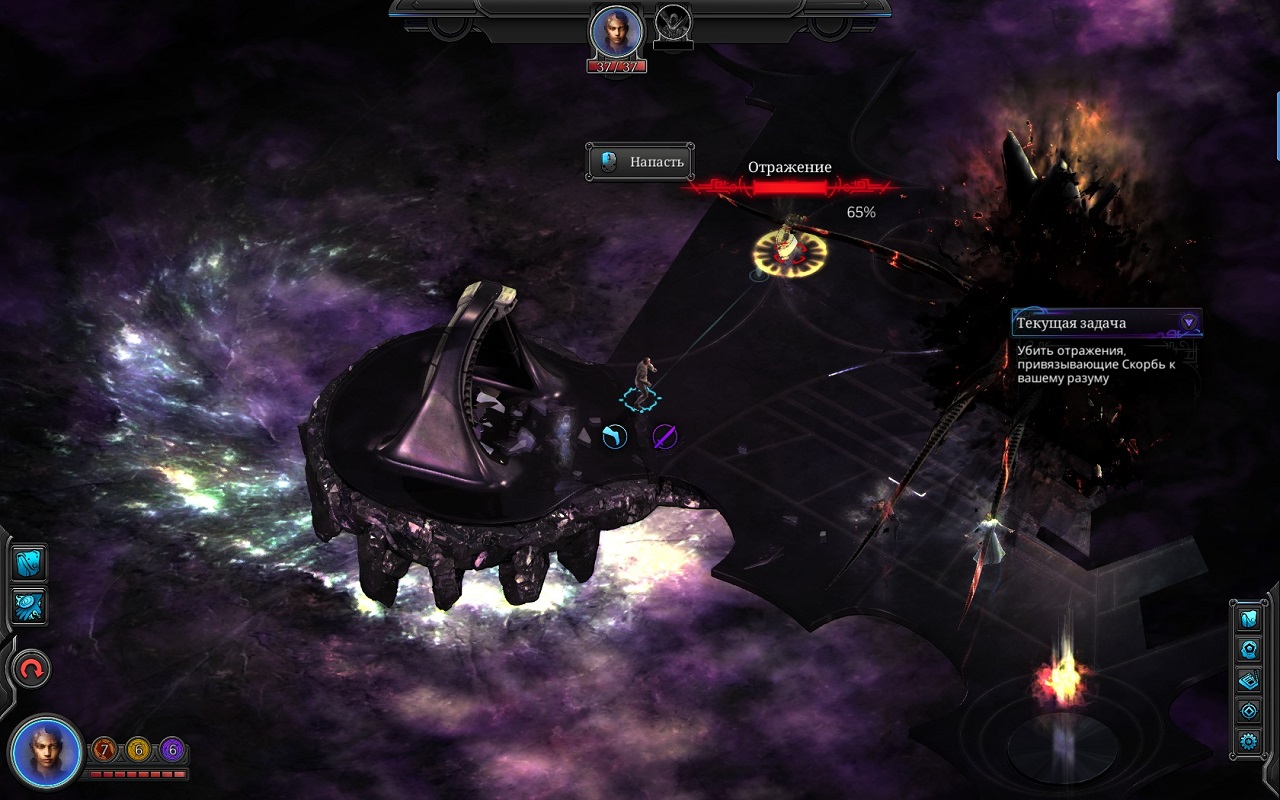Image resolution: width=1280 pixels, height=800 pixels.
Task: Select the hero portrait in the turn order bar
Action: [616, 32]
